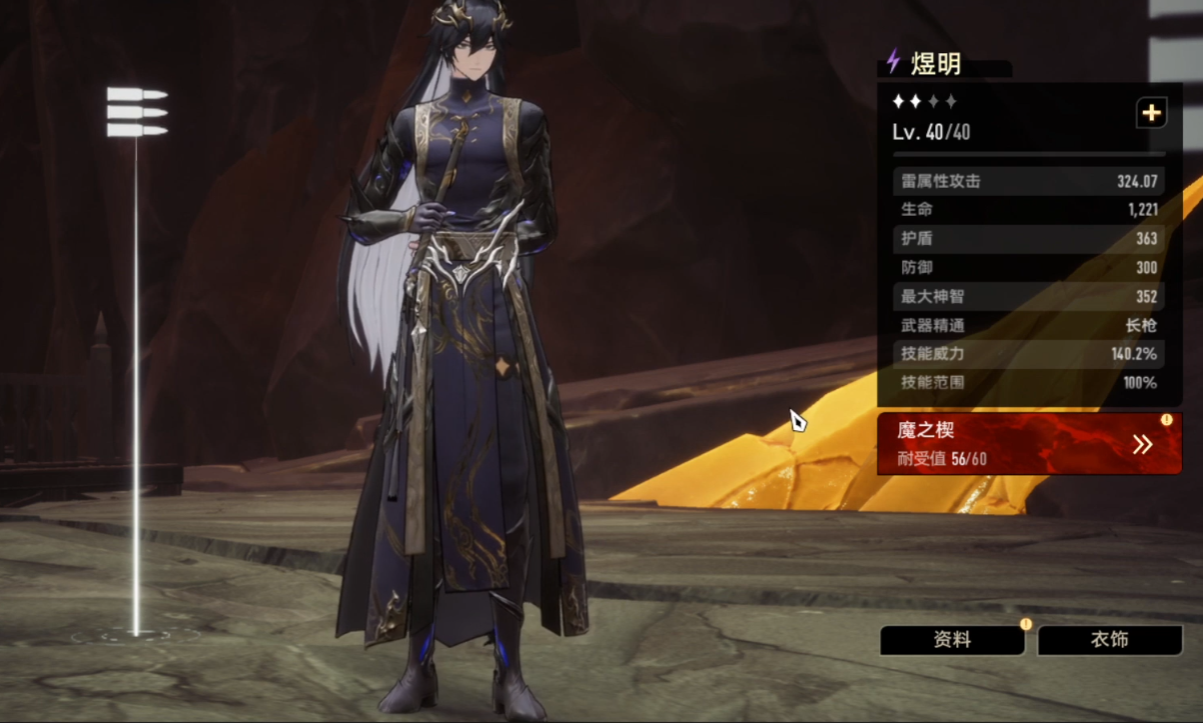Open the 衣饰 outfit button

(x=1110, y=640)
